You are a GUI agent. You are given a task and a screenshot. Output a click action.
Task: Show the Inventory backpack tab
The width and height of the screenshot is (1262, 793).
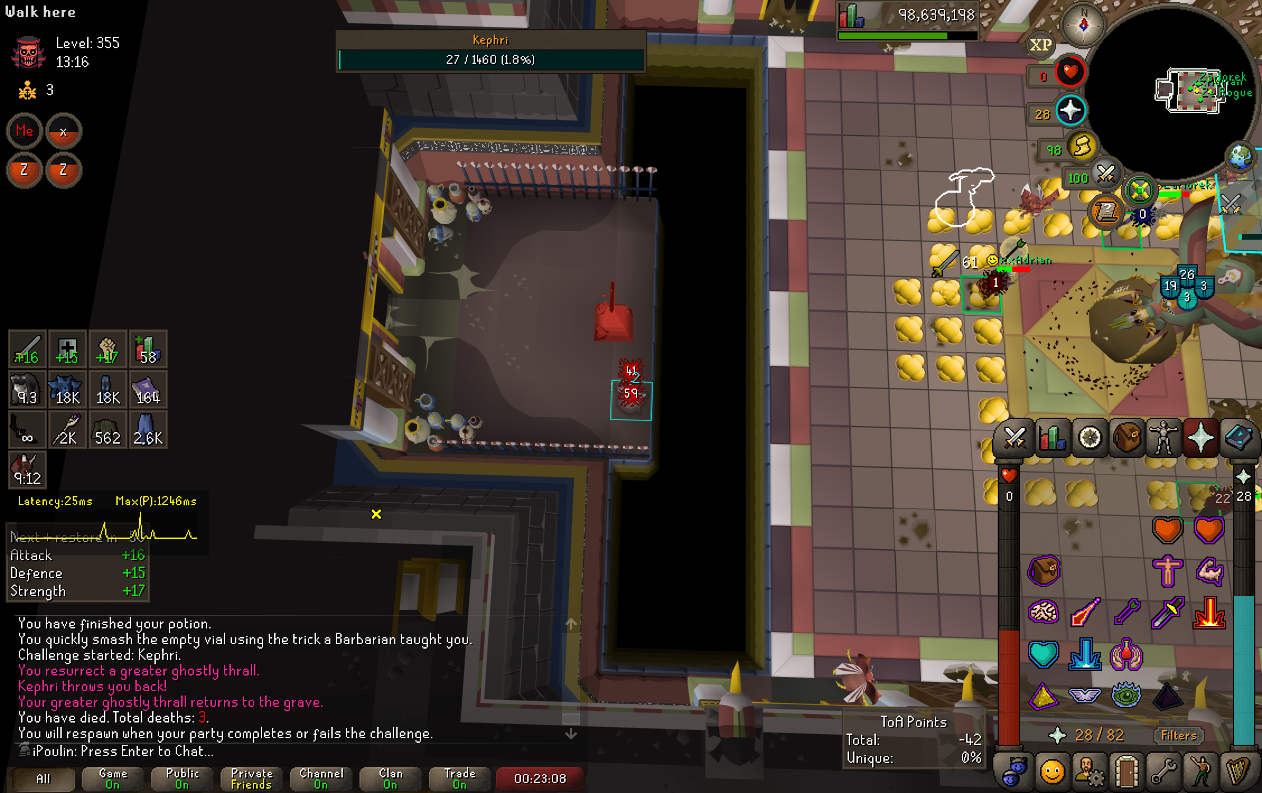(x=1127, y=437)
